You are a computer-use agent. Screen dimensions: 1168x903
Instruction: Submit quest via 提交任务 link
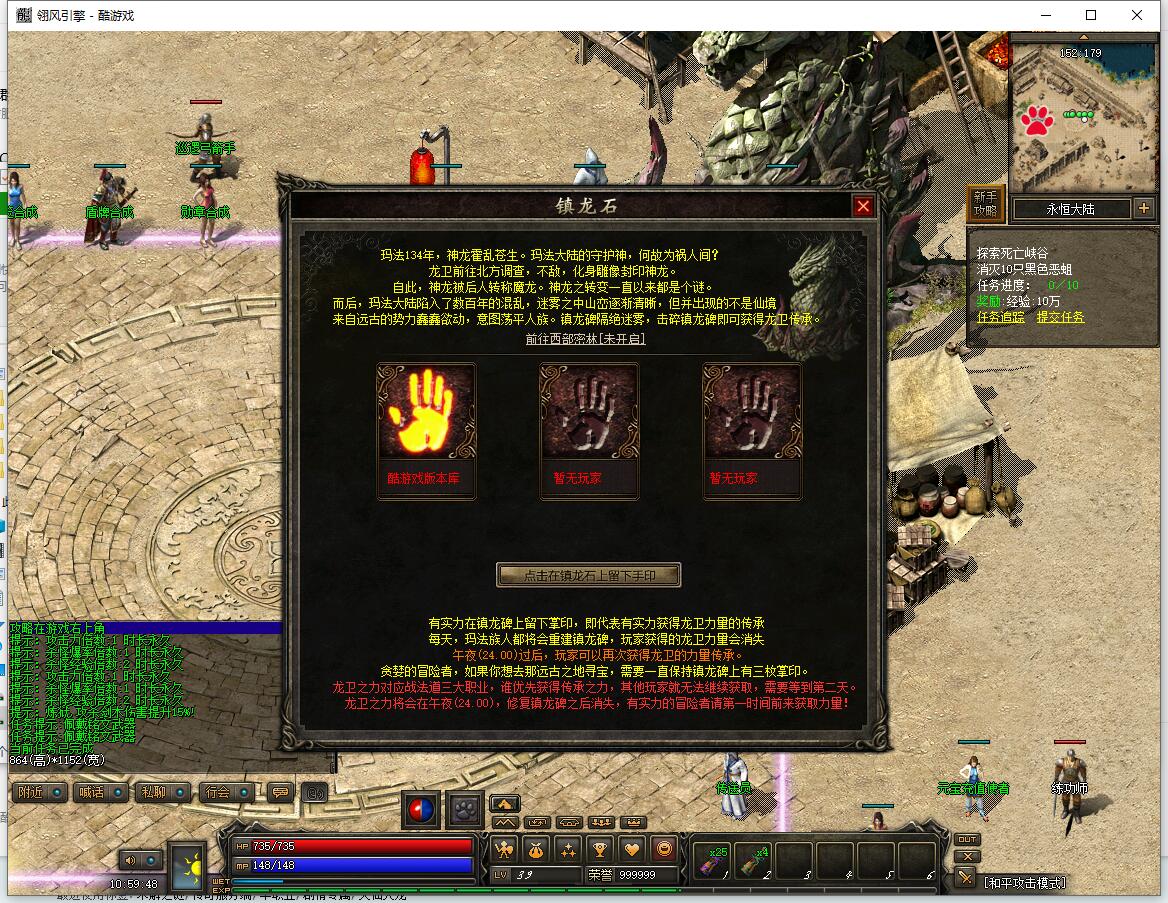coord(1060,317)
